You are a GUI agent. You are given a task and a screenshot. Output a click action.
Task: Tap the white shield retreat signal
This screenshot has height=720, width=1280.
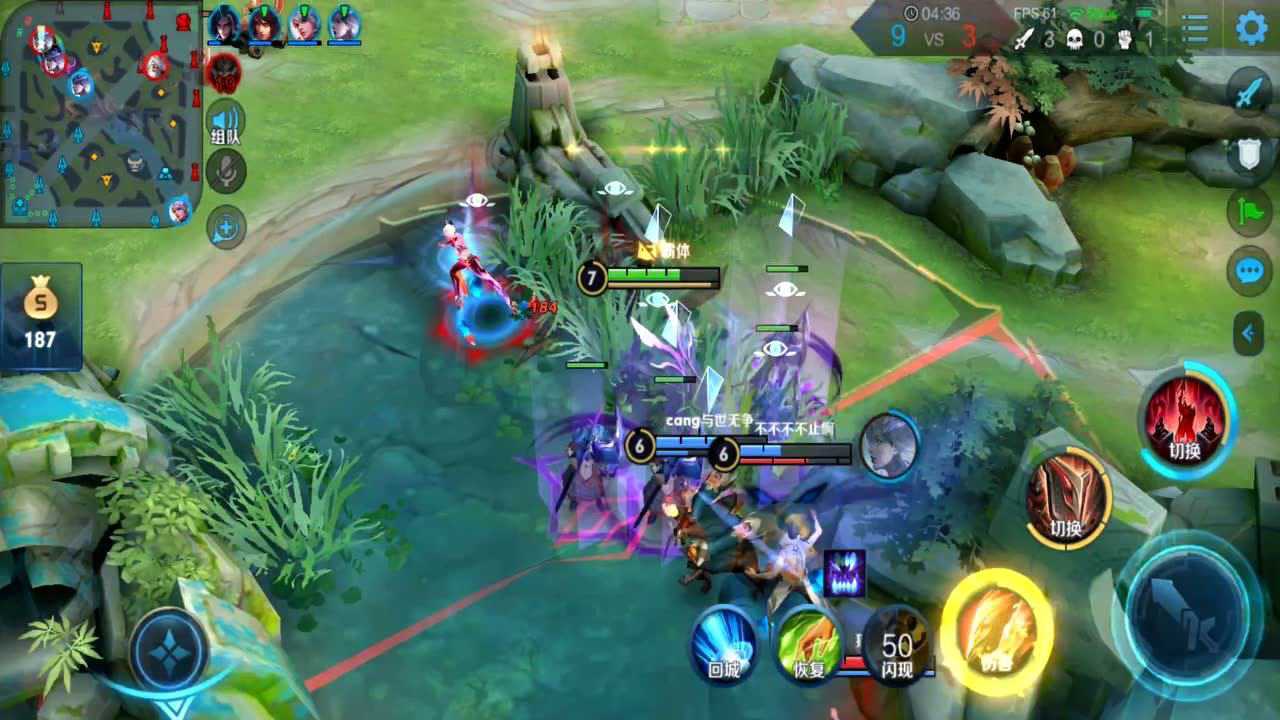(1250, 155)
